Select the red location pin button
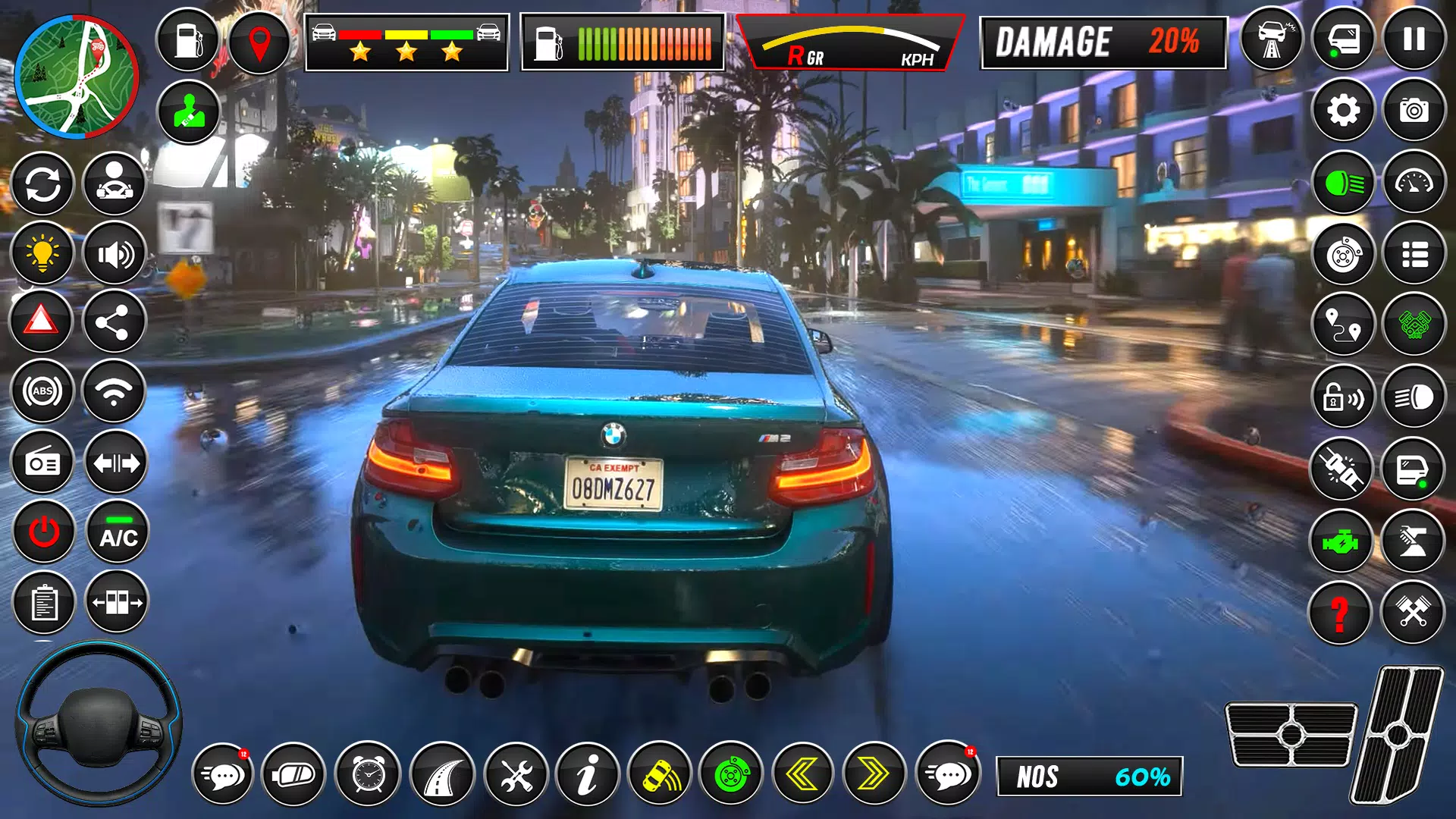Screen dimensions: 1456x819 (259, 42)
